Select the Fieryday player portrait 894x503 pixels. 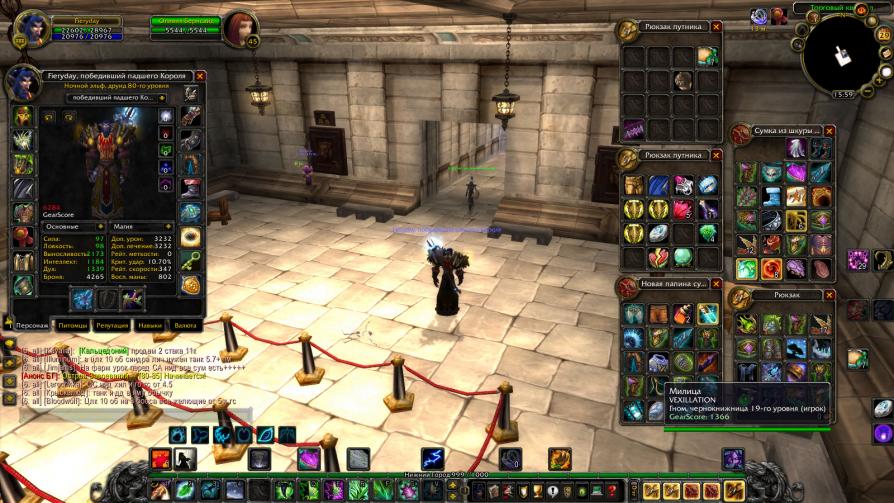pos(30,27)
